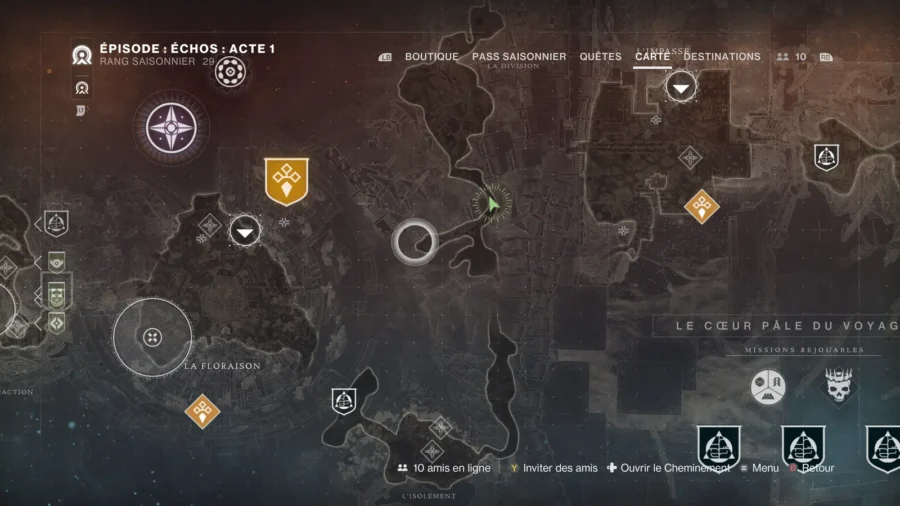Select the large gold shield mission marker

[286, 181]
